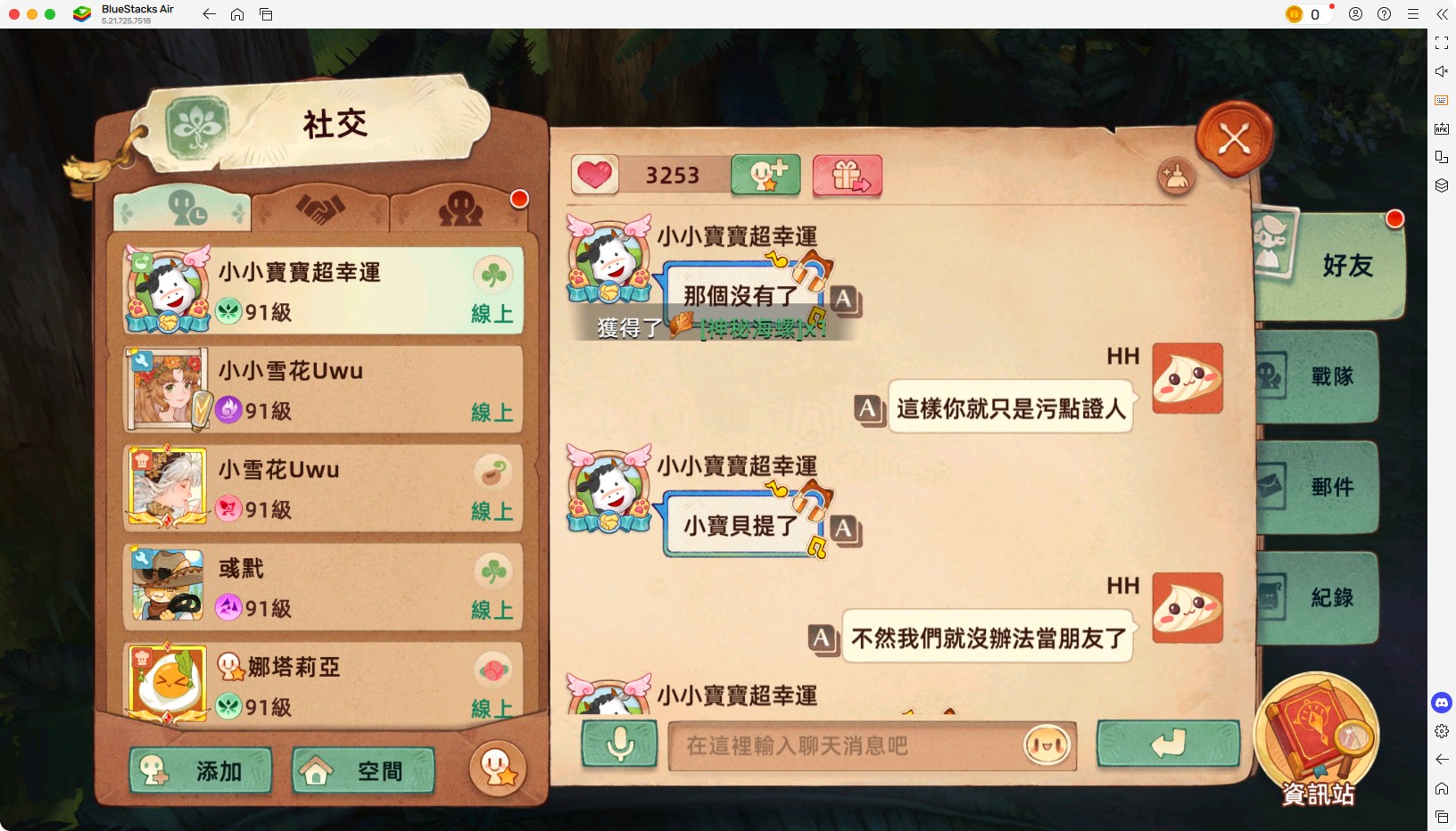Switch to the 戰隊 team tab

(x=1329, y=376)
